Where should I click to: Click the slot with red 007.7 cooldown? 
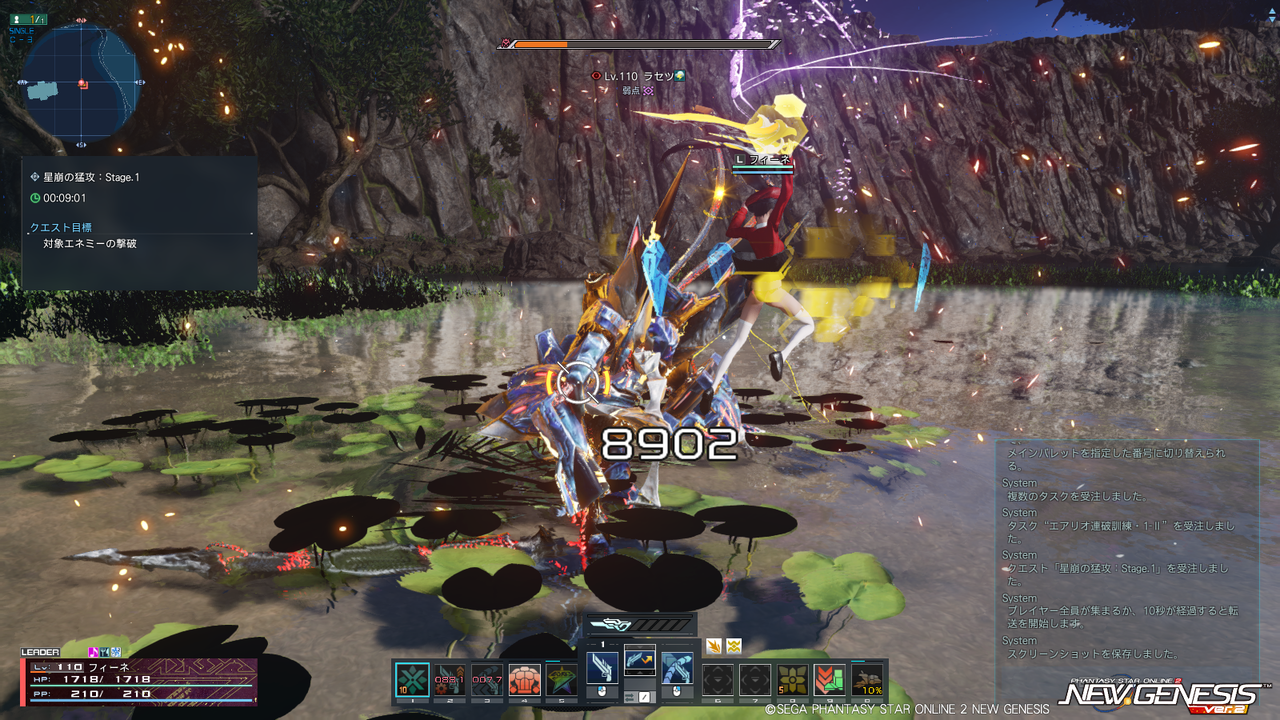coord(487,680)
